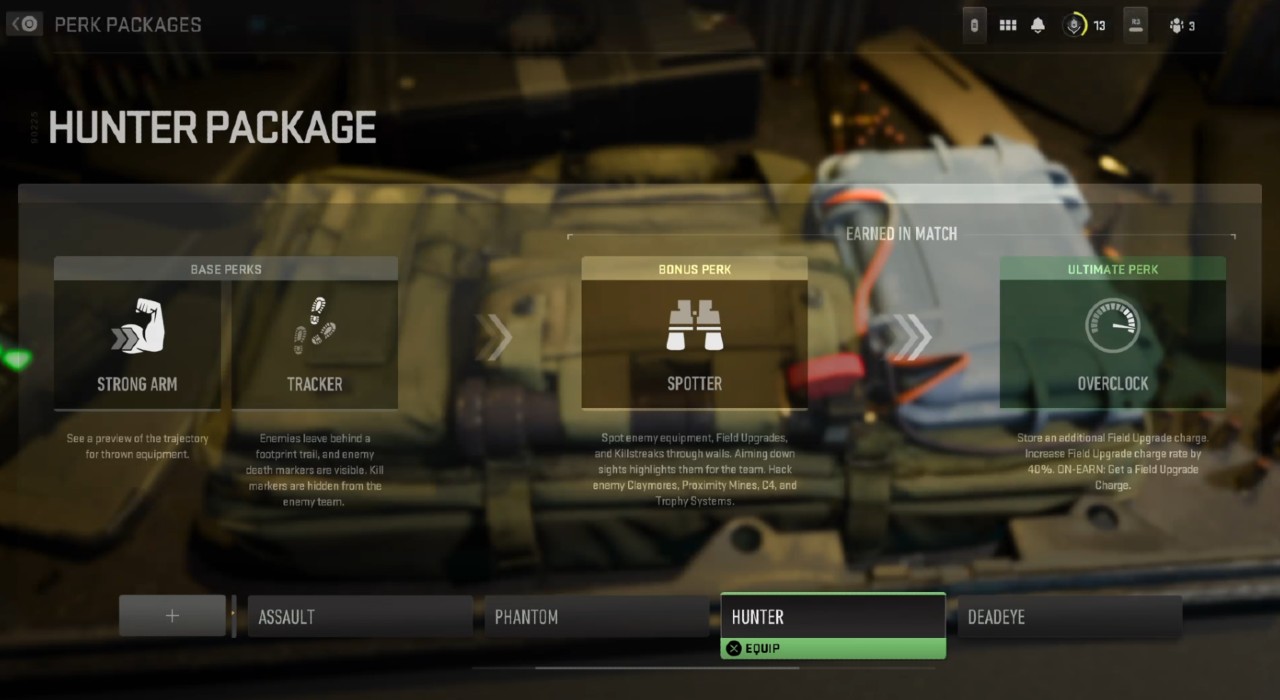
Task: Go back from Perk Packages screen
Action: [x=25, y=24]
